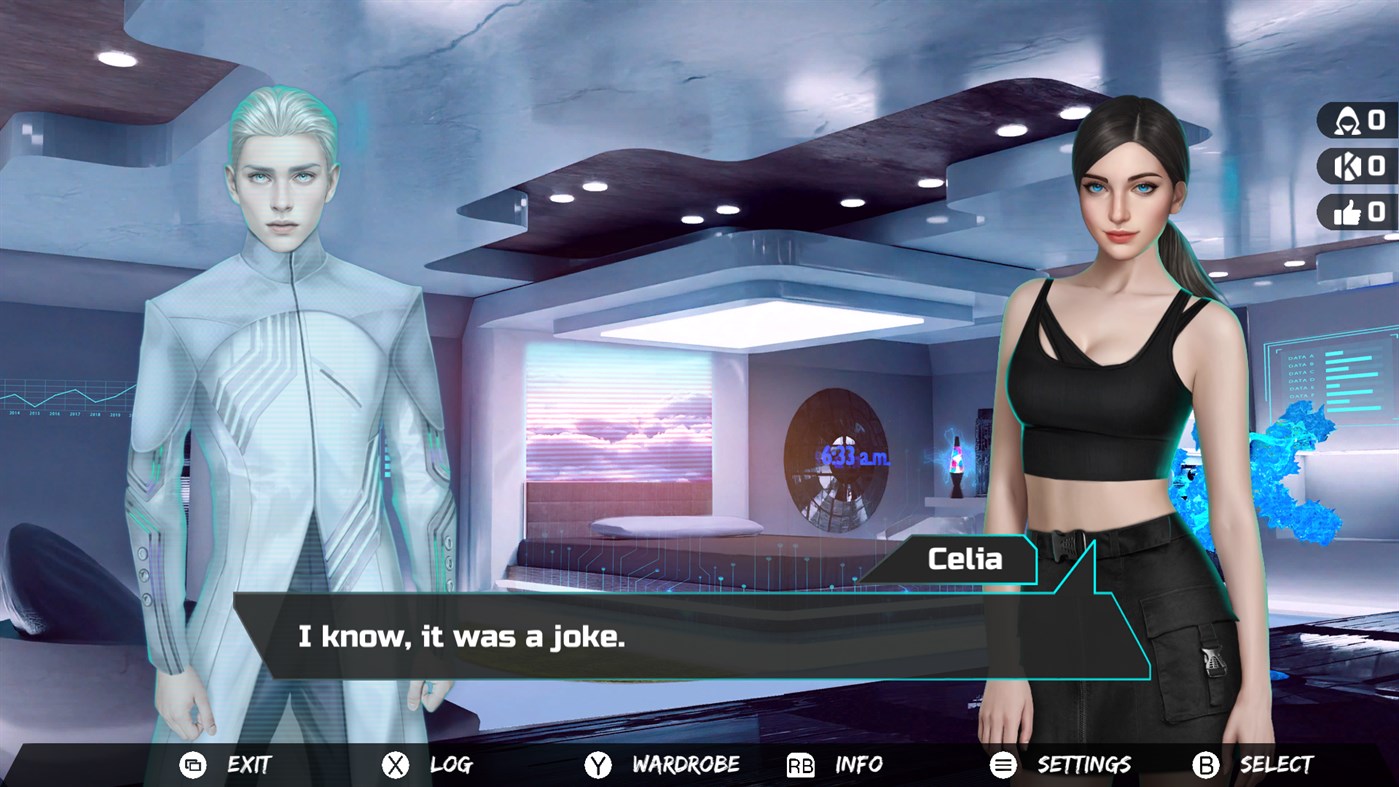The image size is (1399, 787).
Task: Open the SETTINGS menu item
Action: pyautogui.click(x=1084, y=764)
